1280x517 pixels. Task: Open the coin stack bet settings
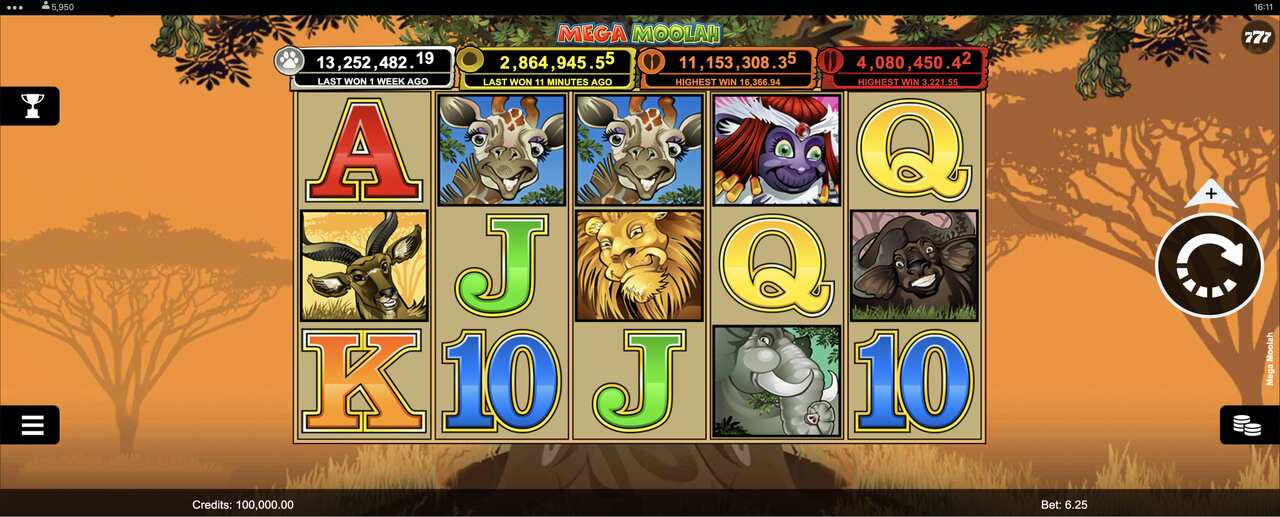click(x=1246, y=426)
